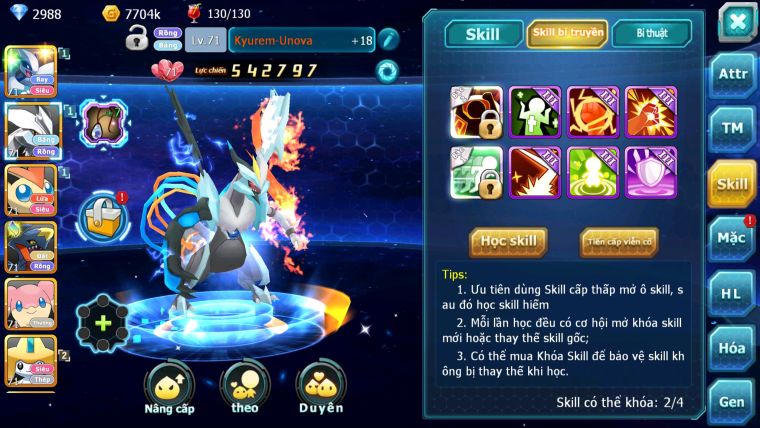760x428 pixels.
Task: Open the green plus formation button
Action: pyautogui.click(x=102, y=323)
